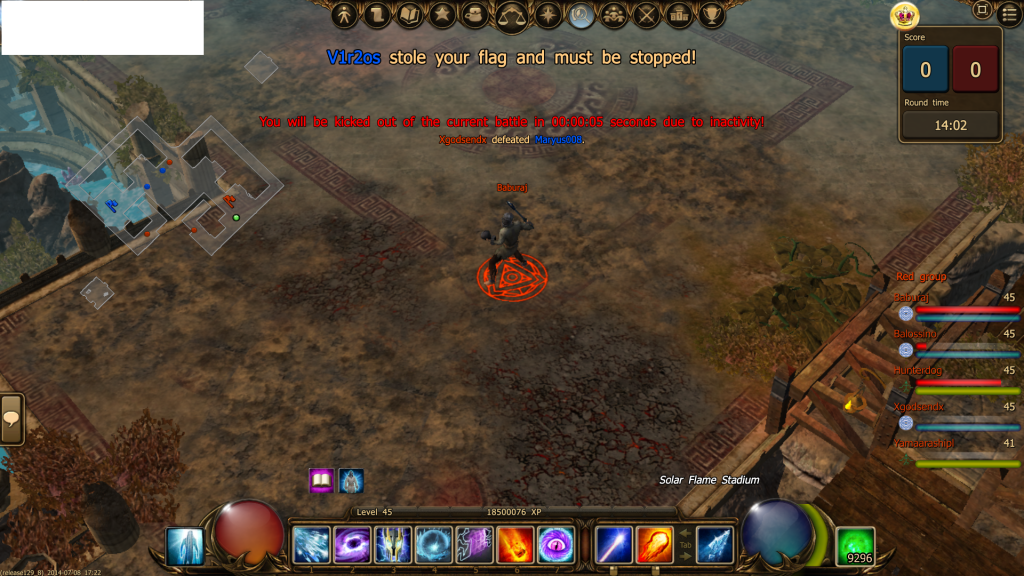Show the podium leaderboard icon
Viewport: 1024px width, 576px height.
[x=680, y=15]
